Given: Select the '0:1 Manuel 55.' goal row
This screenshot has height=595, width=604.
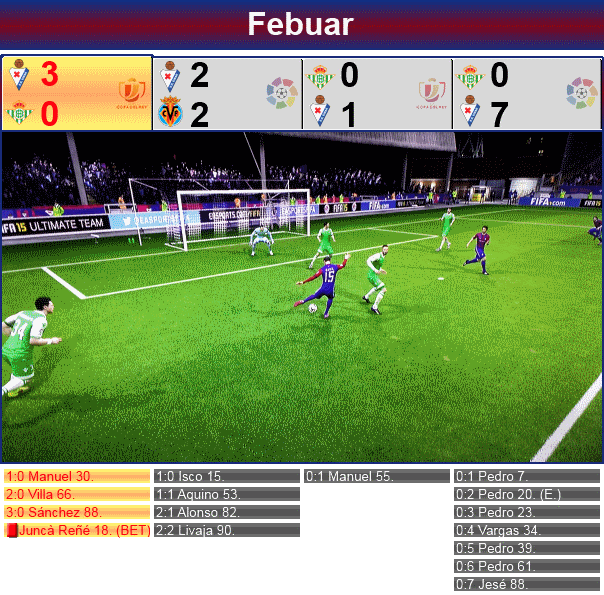Looking at the screenshot, I should click(x=377, y=477).
